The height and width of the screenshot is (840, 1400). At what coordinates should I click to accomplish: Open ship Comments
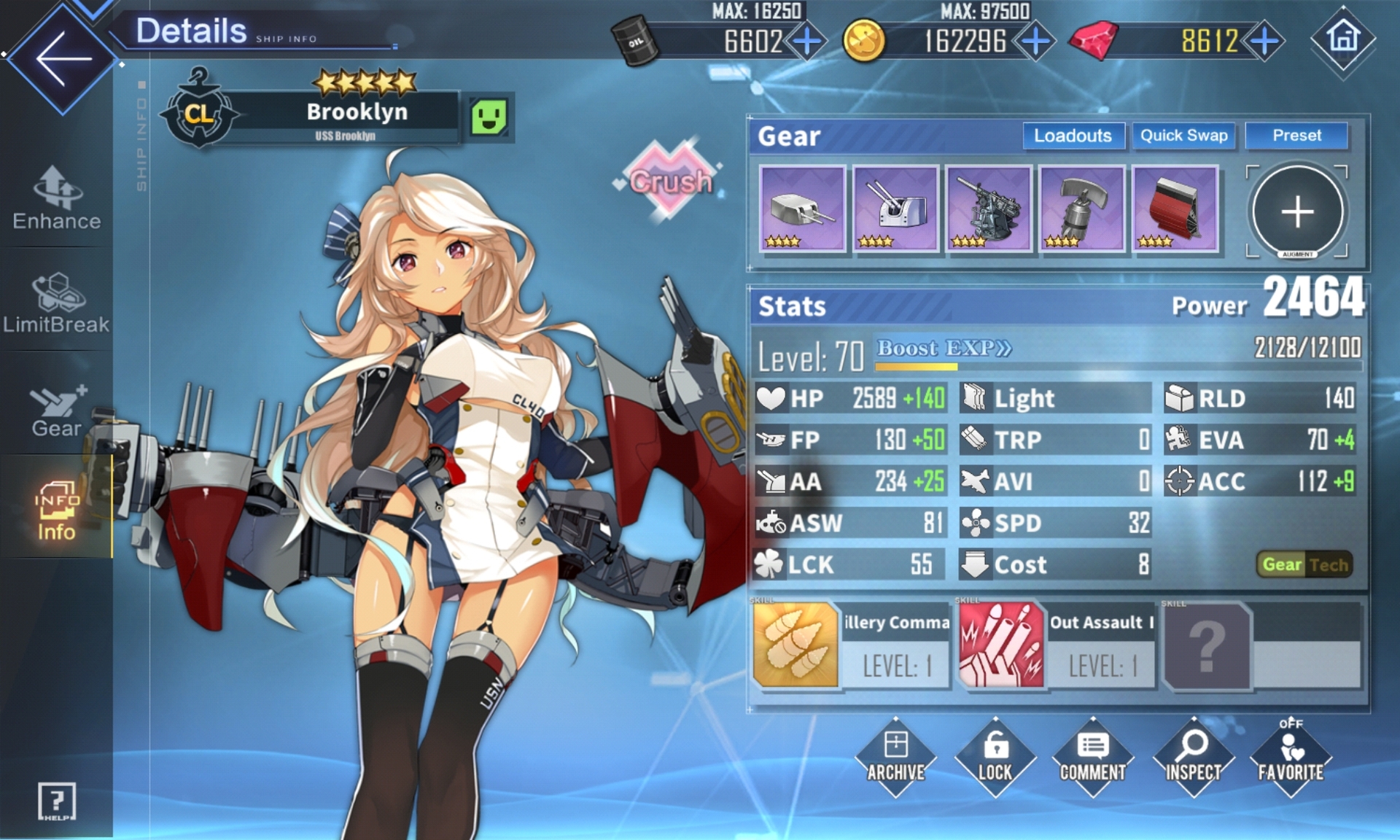click(1092, 758)
